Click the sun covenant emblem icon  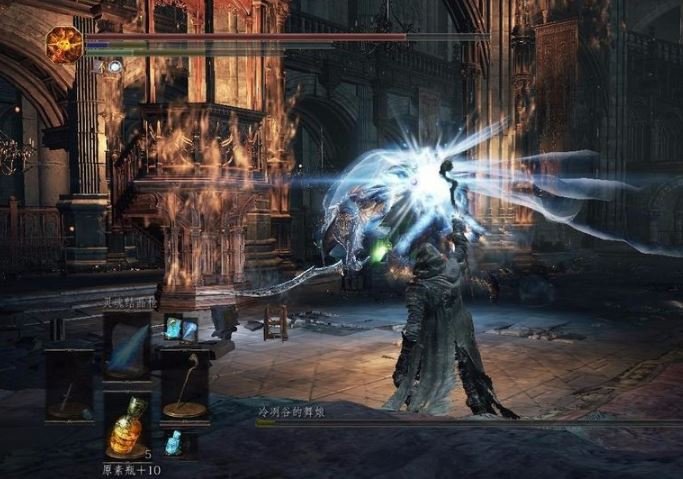[x=65, y=45]
